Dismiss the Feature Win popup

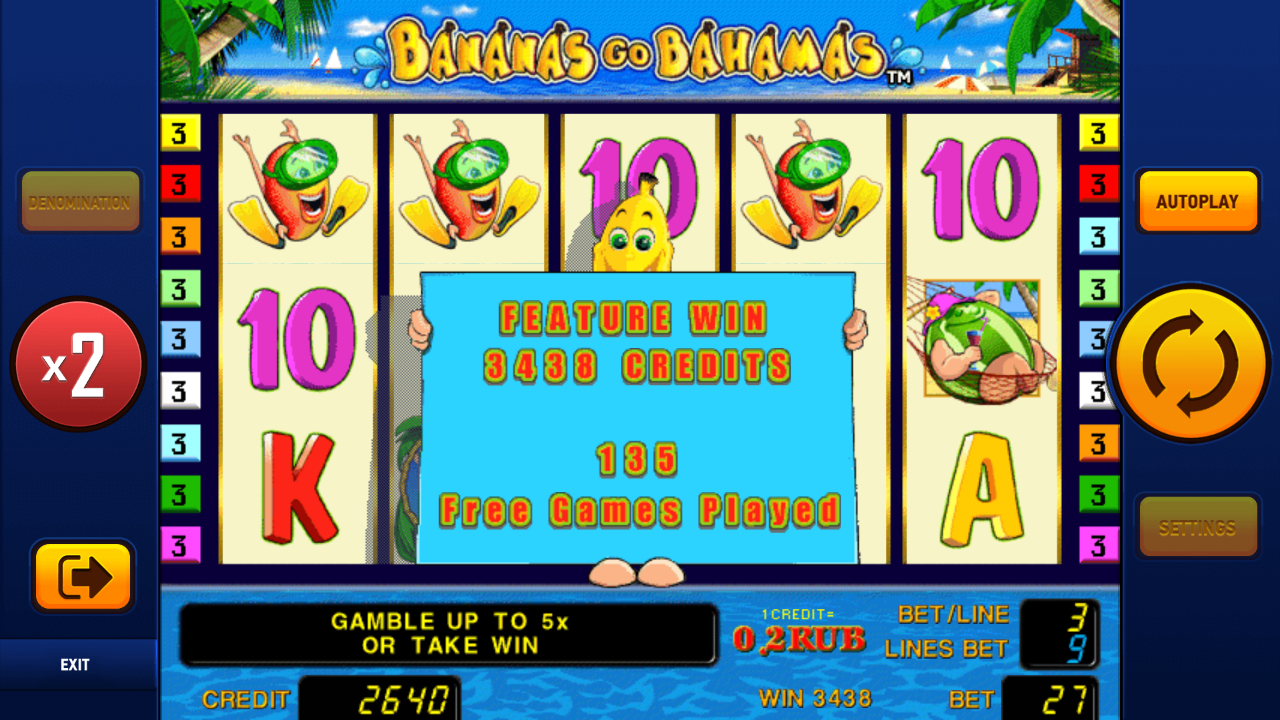pyautogui.click(x=640, y=420)
